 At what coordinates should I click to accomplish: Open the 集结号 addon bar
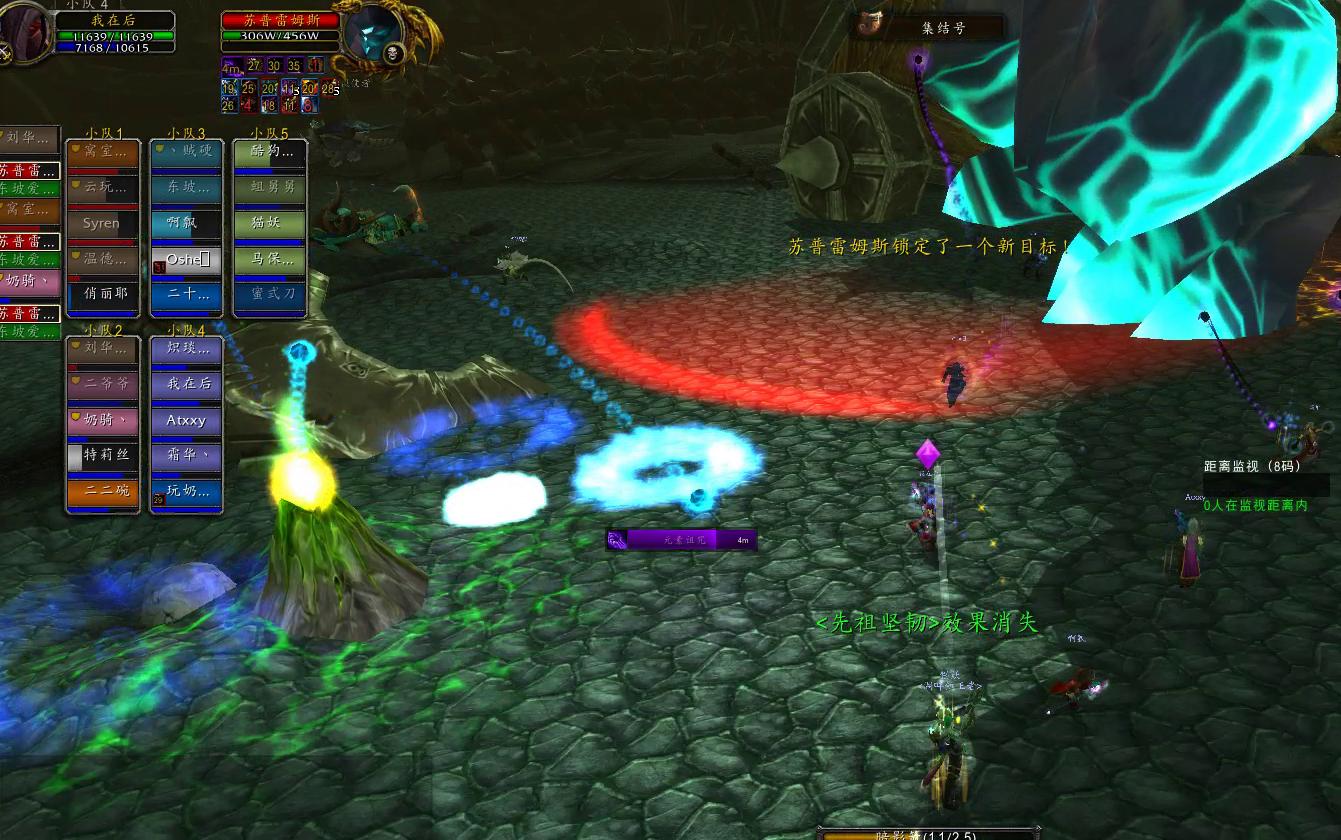point(930,28)
